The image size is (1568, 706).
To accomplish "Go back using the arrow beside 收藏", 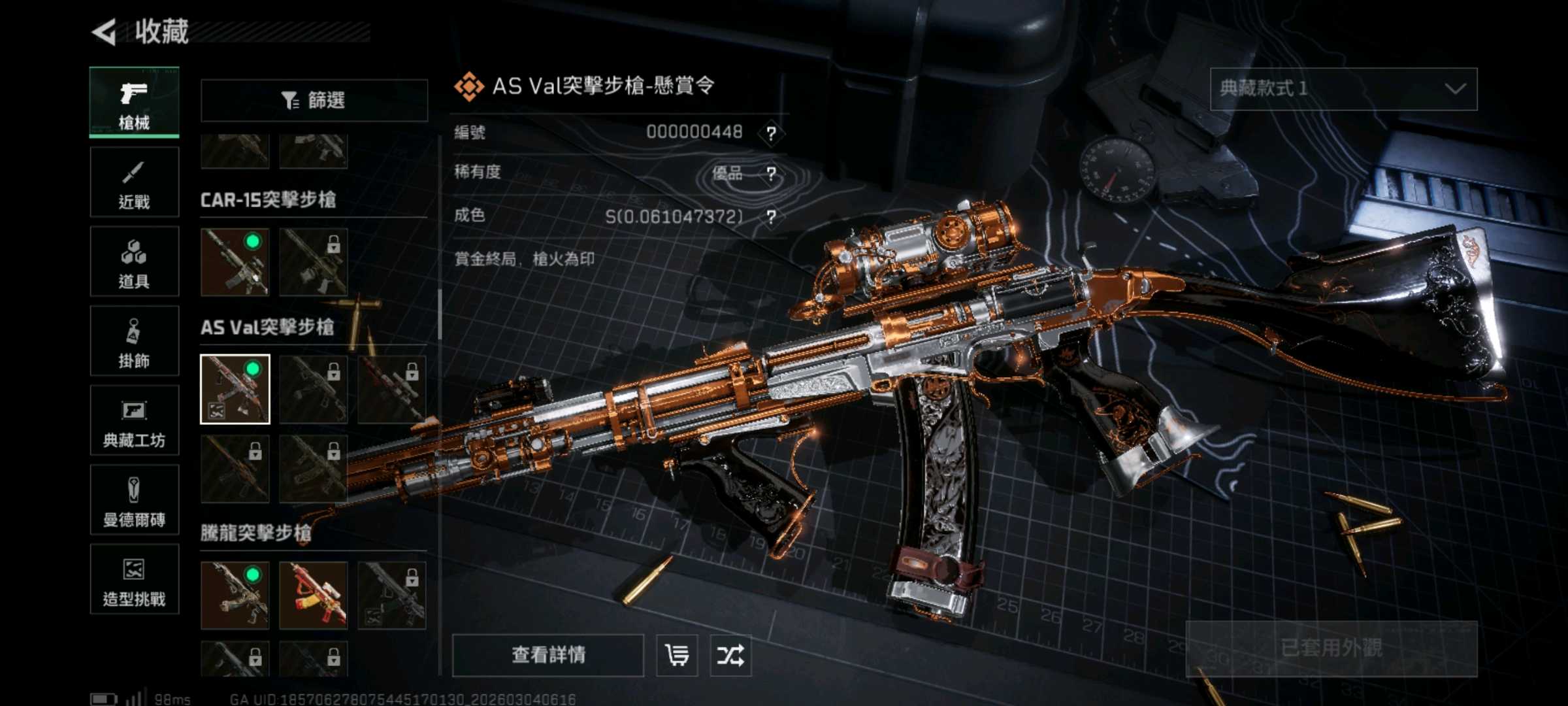I will point(105,31).
